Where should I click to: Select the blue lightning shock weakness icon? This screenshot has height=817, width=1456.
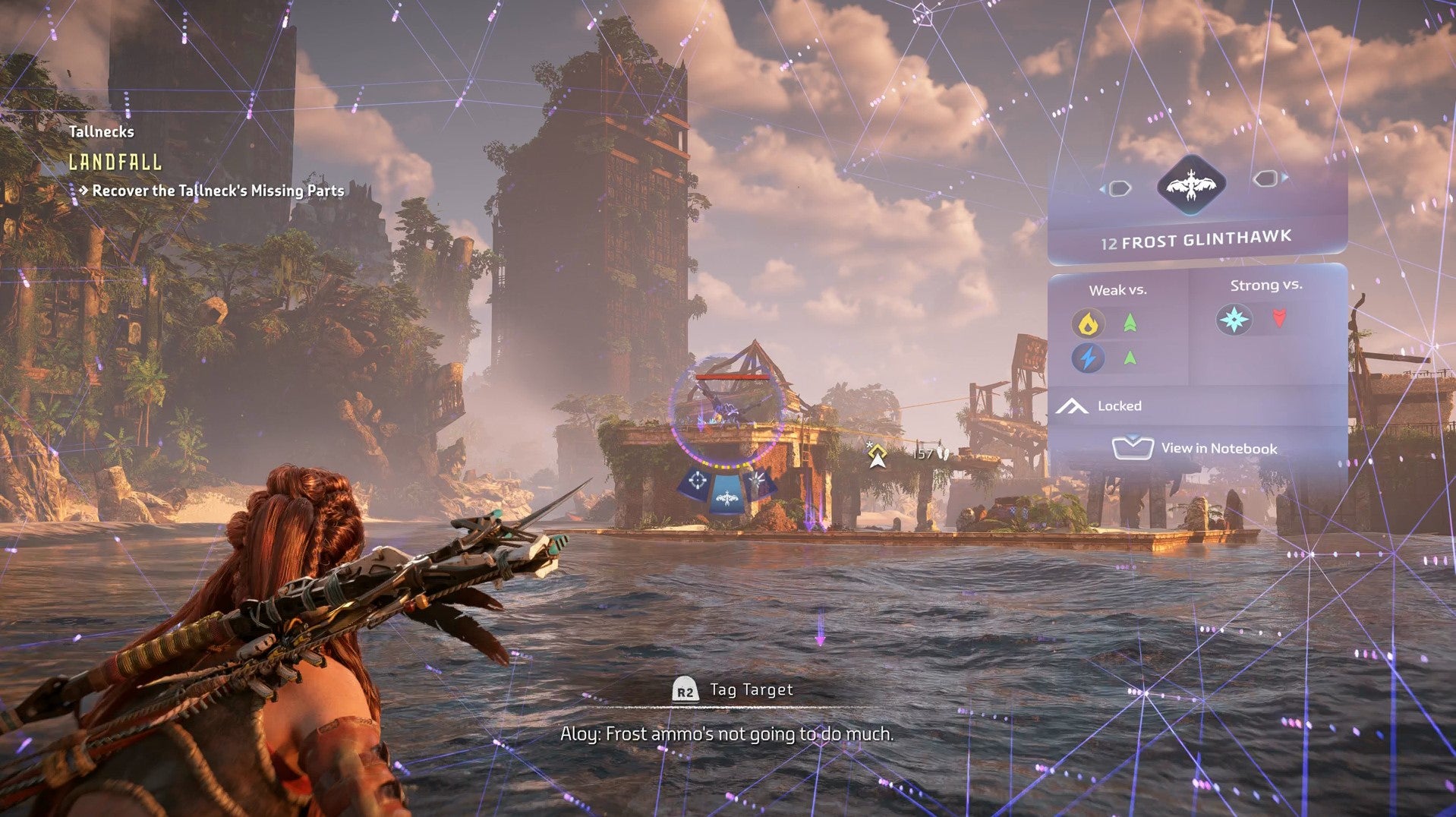coord(1088,358)
